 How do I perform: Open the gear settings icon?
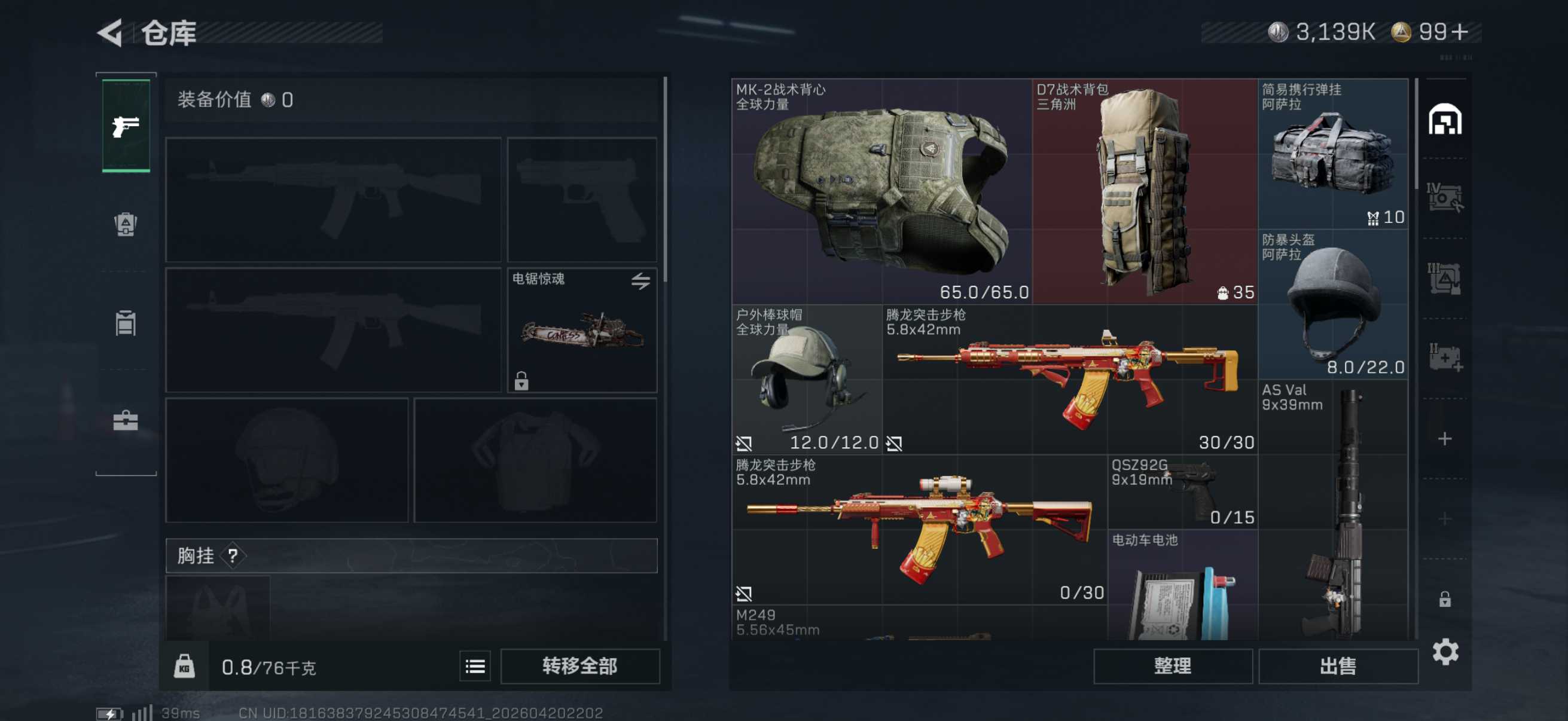click(x=1445, y=652)
